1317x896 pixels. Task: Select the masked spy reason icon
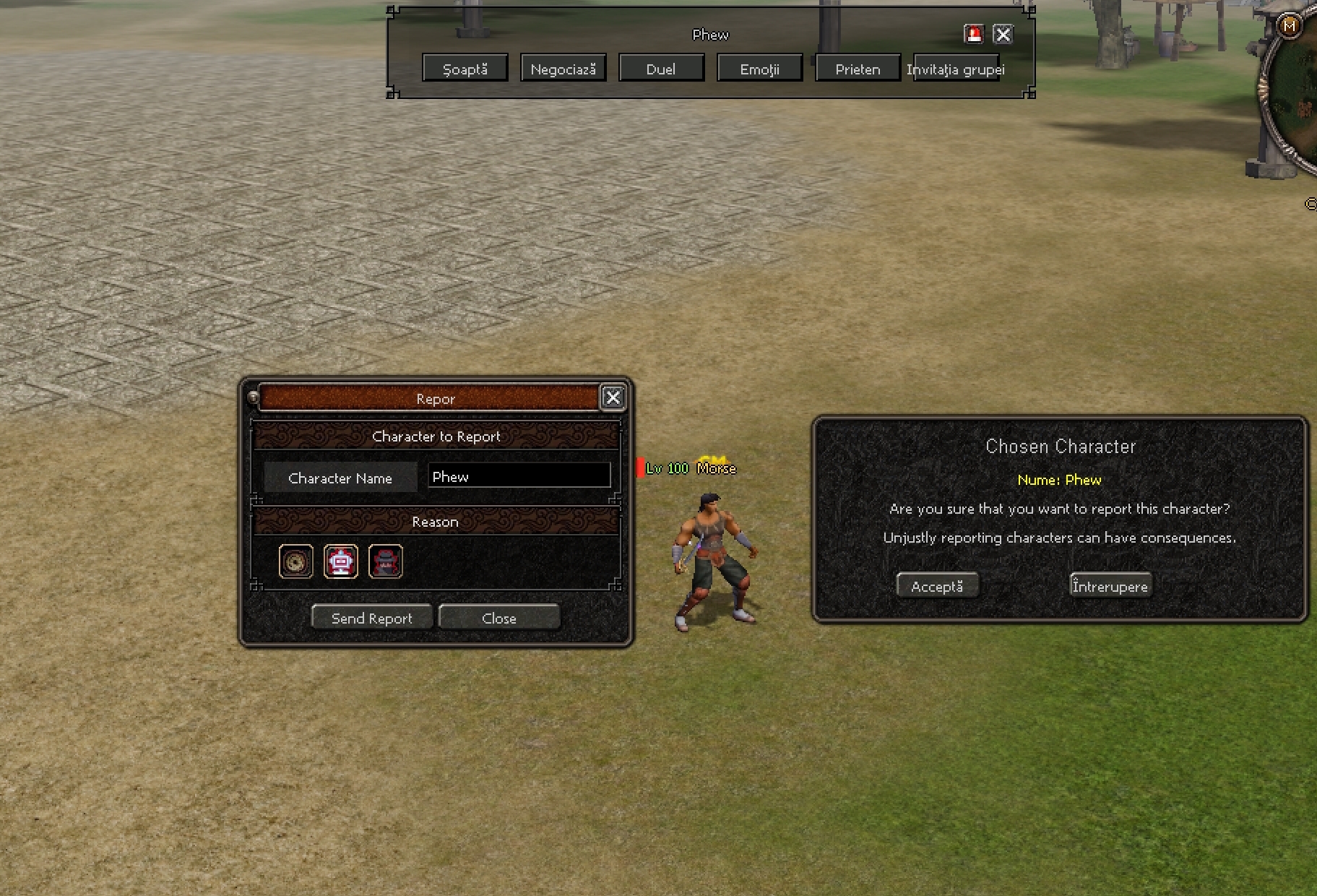[386, 561]
